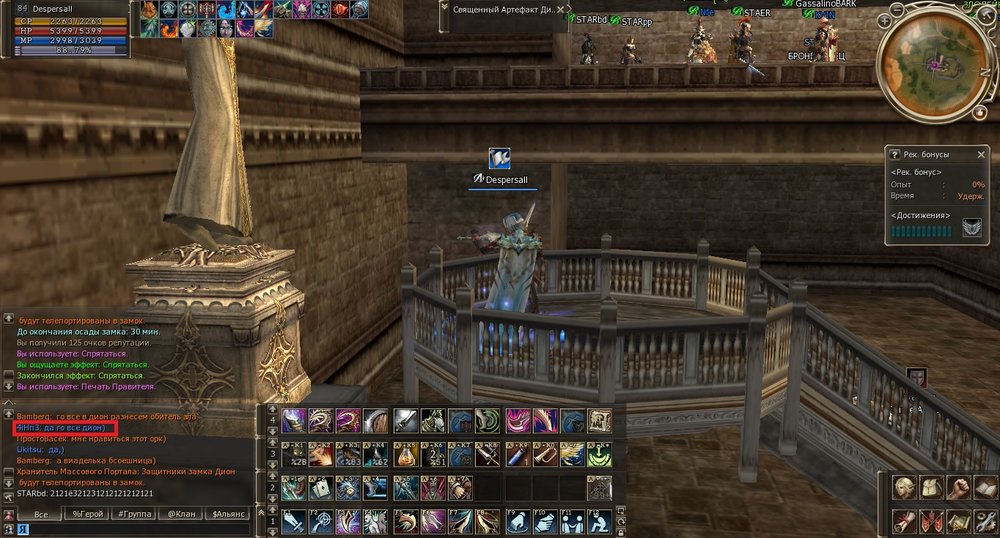The width and height of the screenshot is (1000, 538).
Task: Switch to the %Герой chat tab
Action: point(87,514)
